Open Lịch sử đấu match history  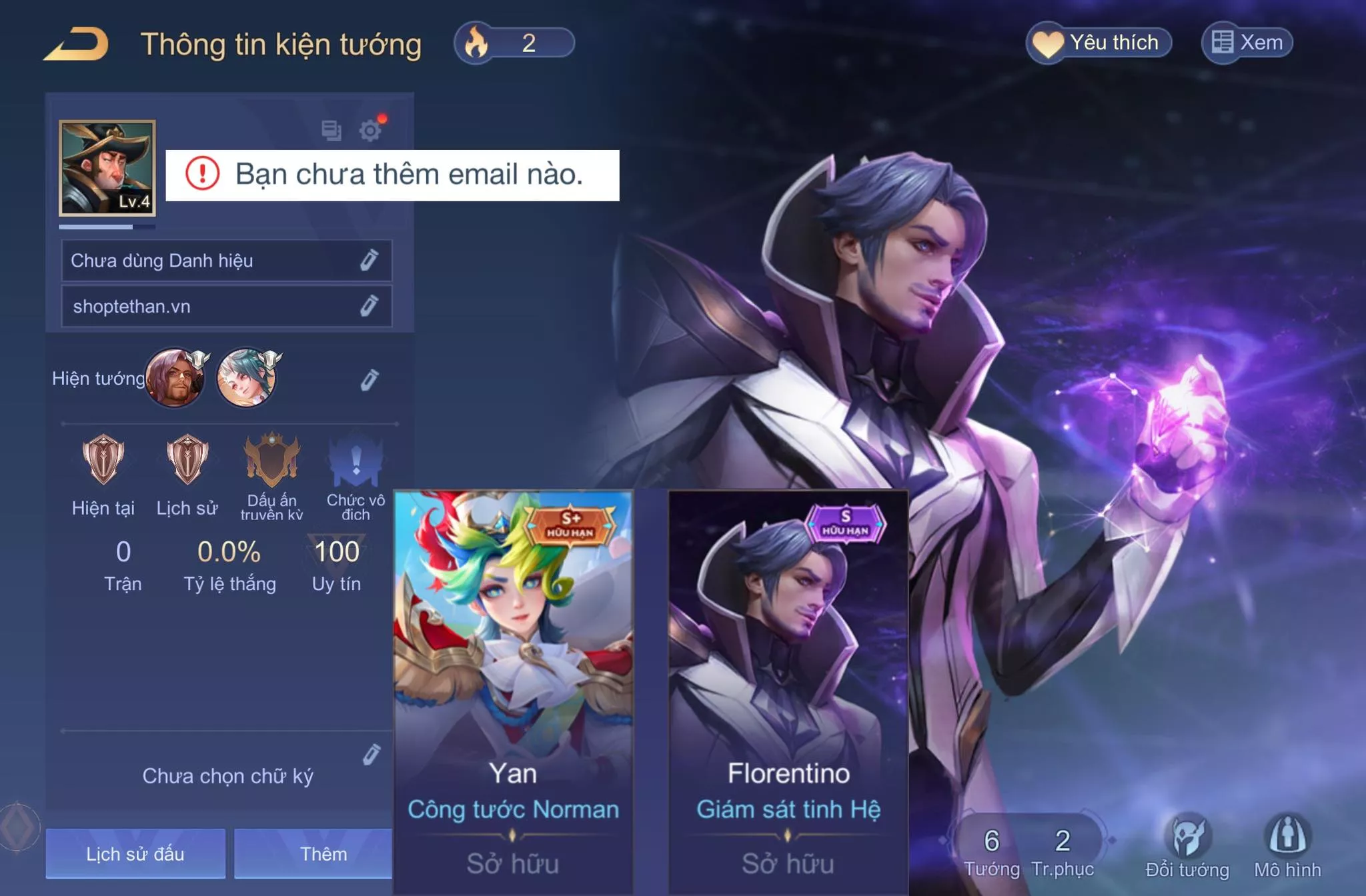(135, 853)
